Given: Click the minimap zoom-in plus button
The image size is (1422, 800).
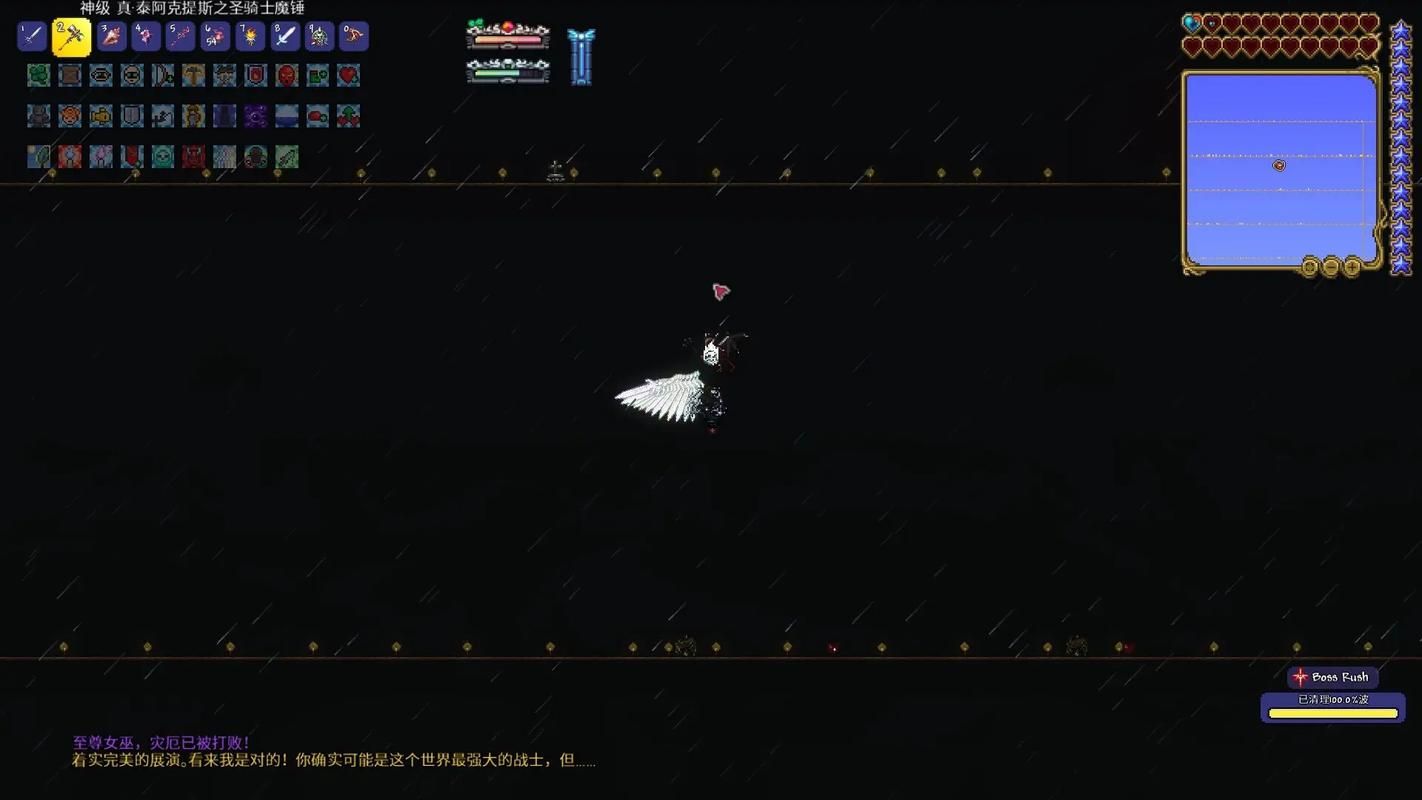Looking at the screenshot, I should (1352, 266).
